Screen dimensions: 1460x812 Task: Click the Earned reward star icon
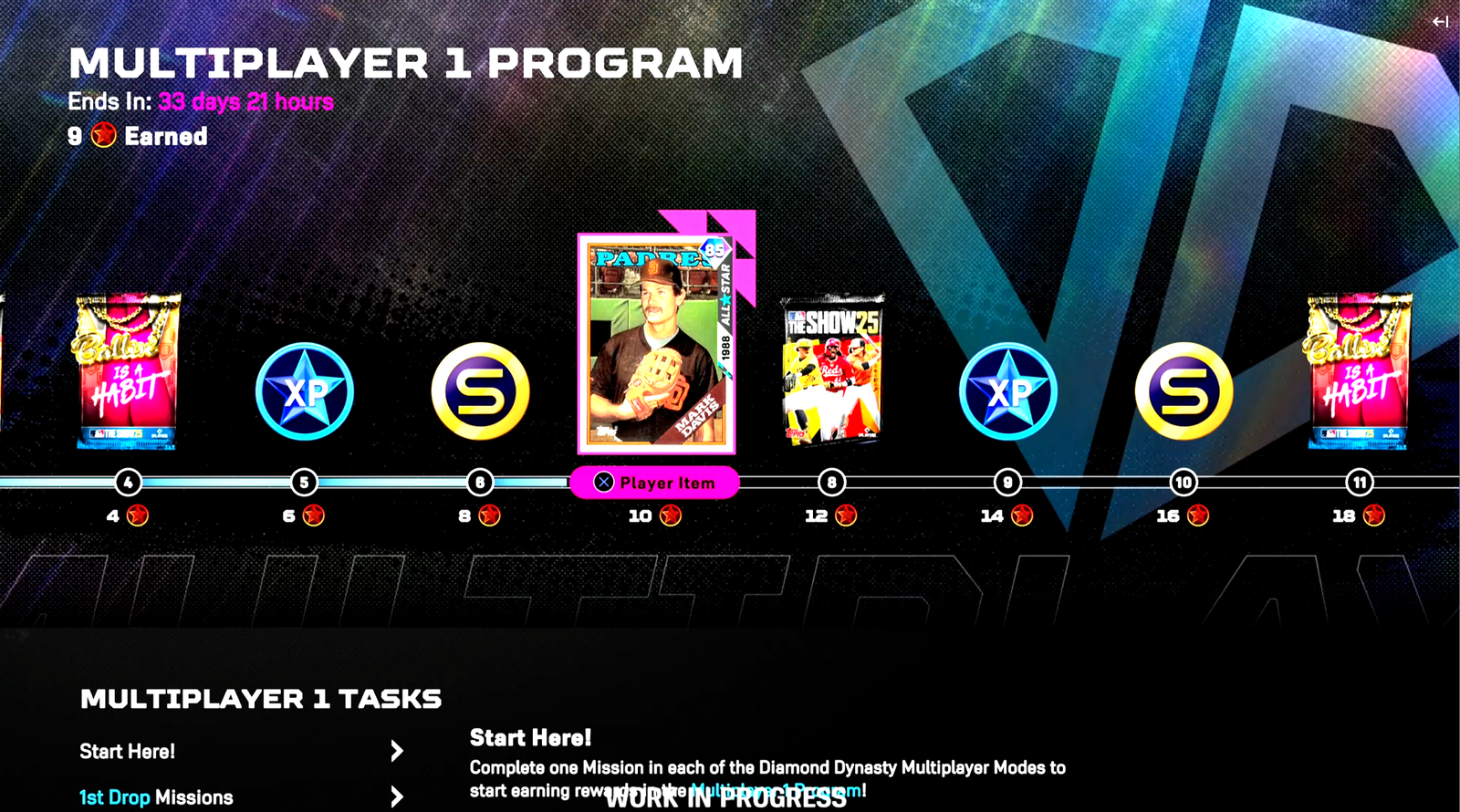(102, 135)
